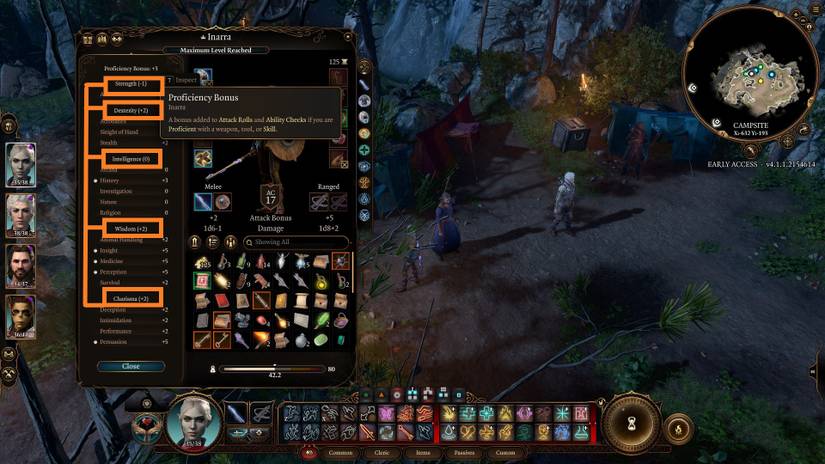Screen dimensions: 825x464
Task: Select the Charisma ability header
Action: click(131, 298)
